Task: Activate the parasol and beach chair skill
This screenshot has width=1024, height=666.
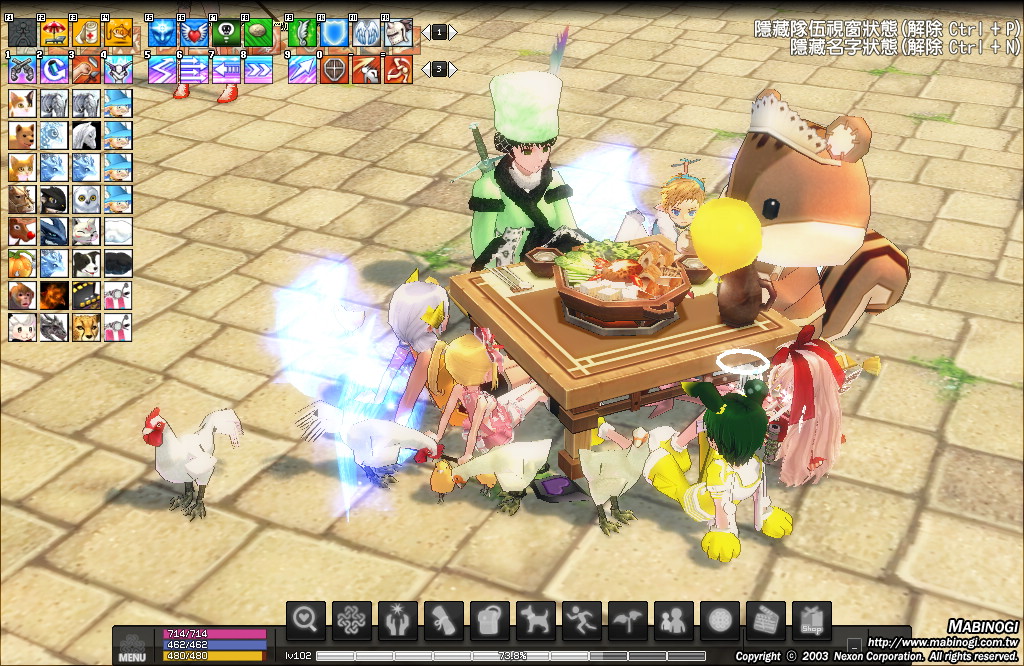Action: (x=55, y=33)
